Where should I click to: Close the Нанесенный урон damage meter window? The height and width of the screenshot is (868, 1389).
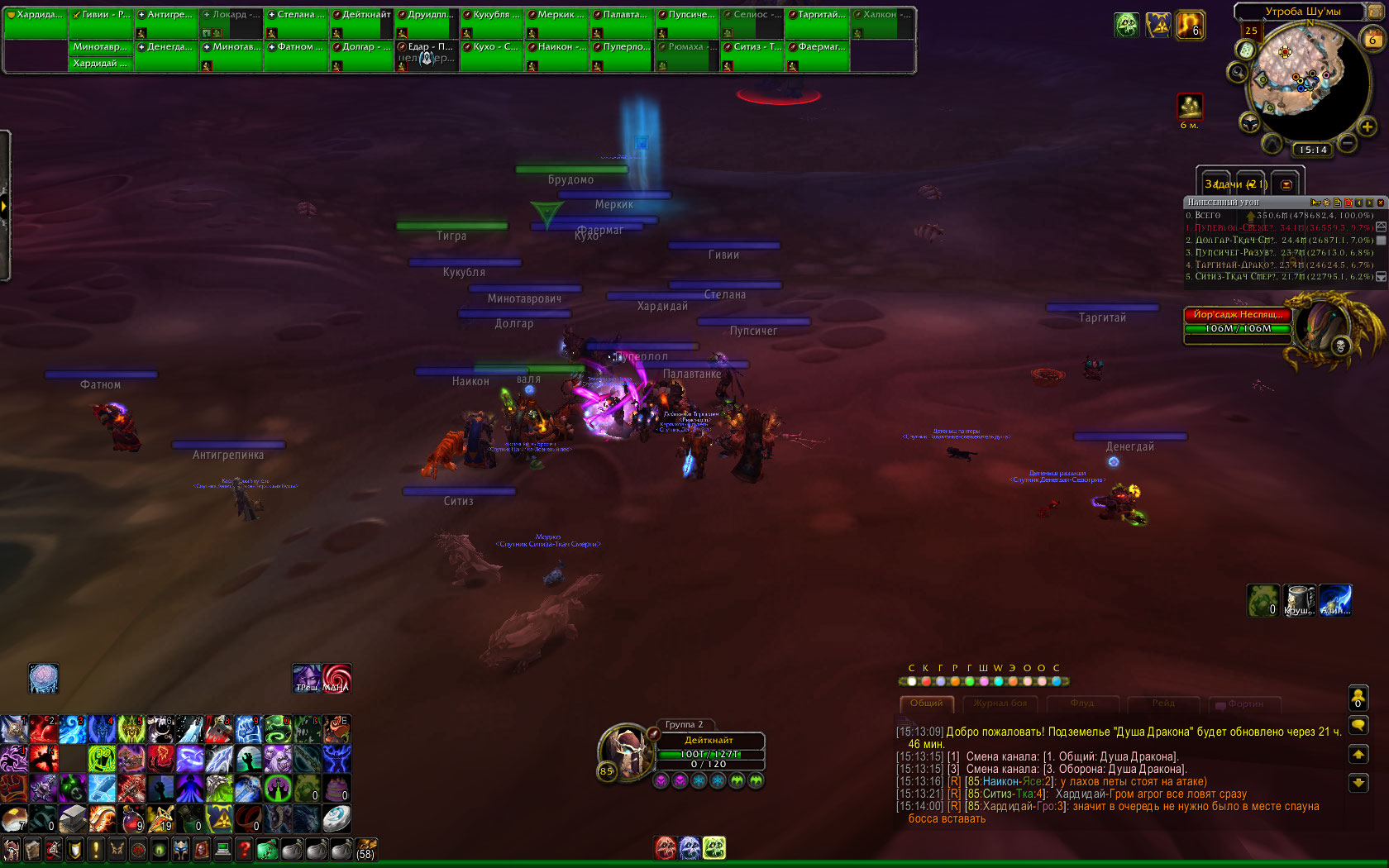[1380, 203]
